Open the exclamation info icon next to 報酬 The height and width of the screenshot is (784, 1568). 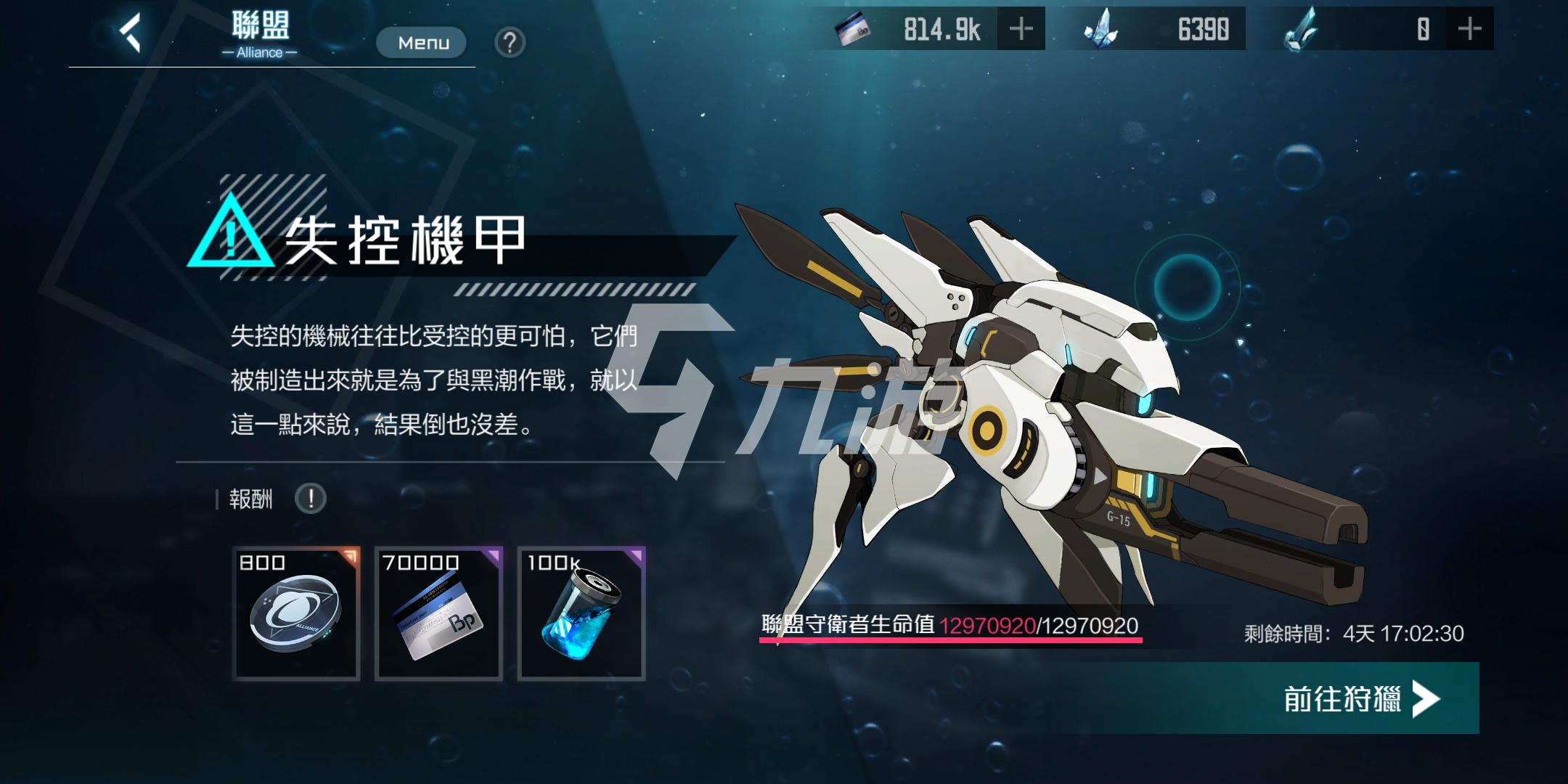tap(310, 499)
